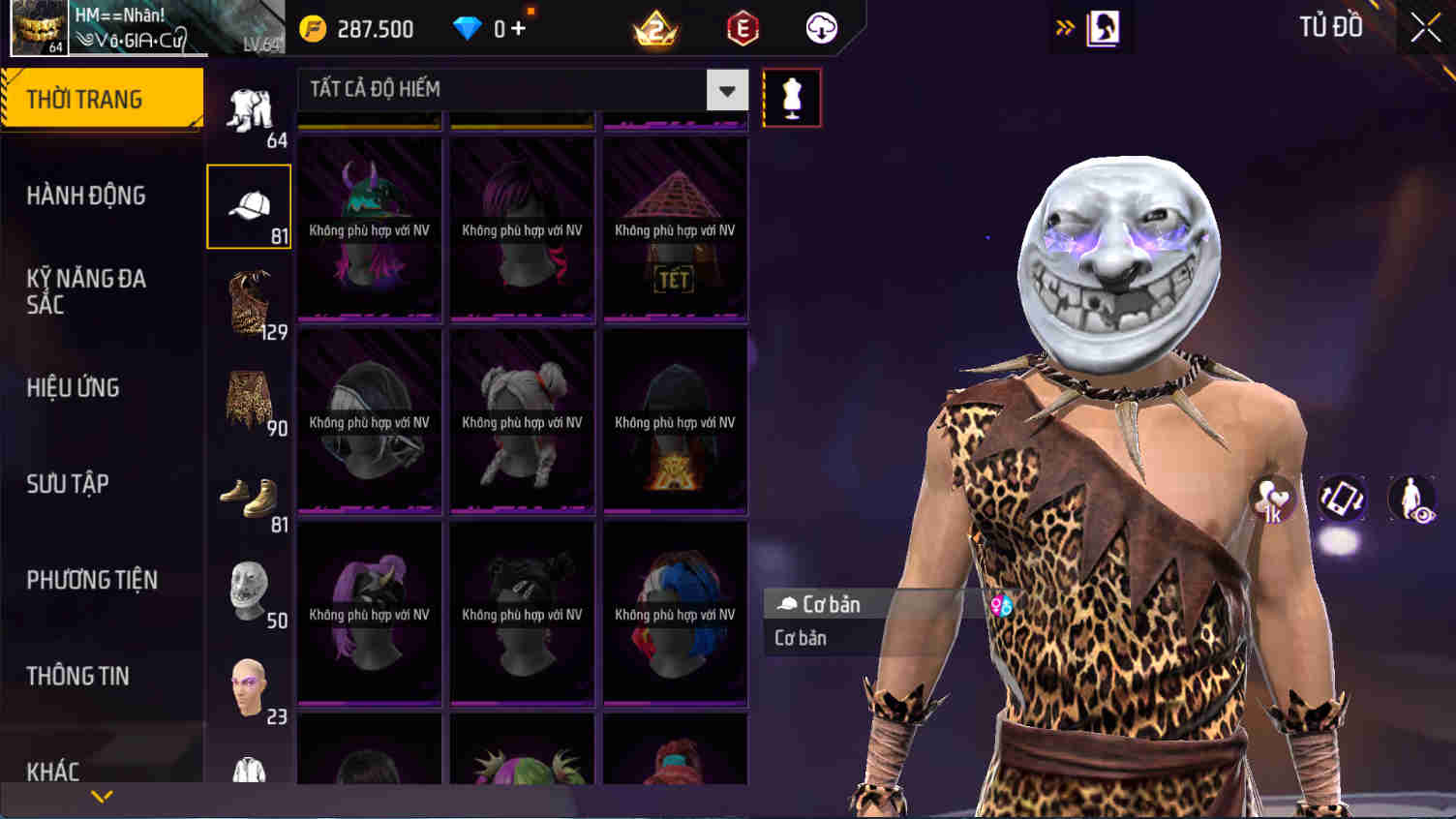Click the mannequin preview icon
Viewport: 1456px width, 819px height.
tap(791, 97)
